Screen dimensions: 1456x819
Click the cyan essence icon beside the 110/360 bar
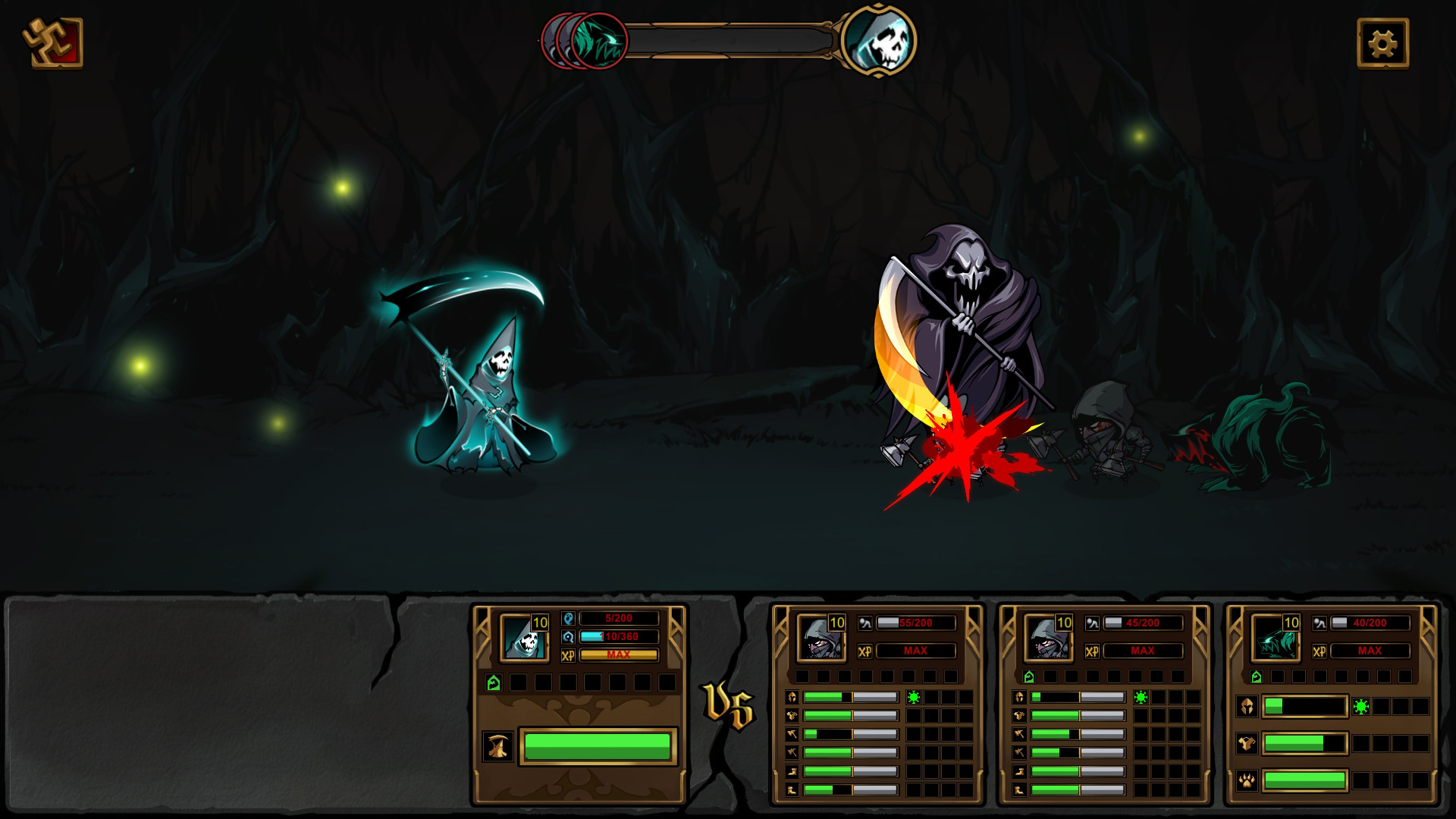pyautogui.click(x=568, y=636)
